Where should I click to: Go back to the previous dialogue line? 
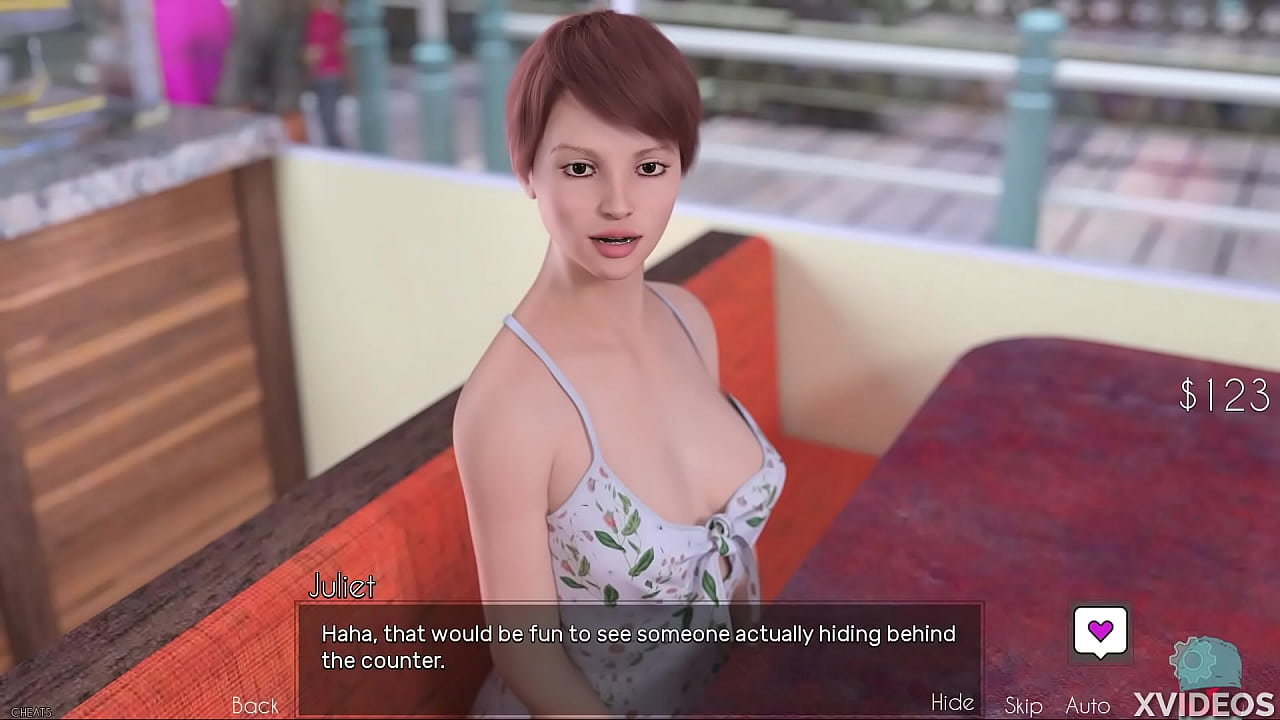pos(255,705)
